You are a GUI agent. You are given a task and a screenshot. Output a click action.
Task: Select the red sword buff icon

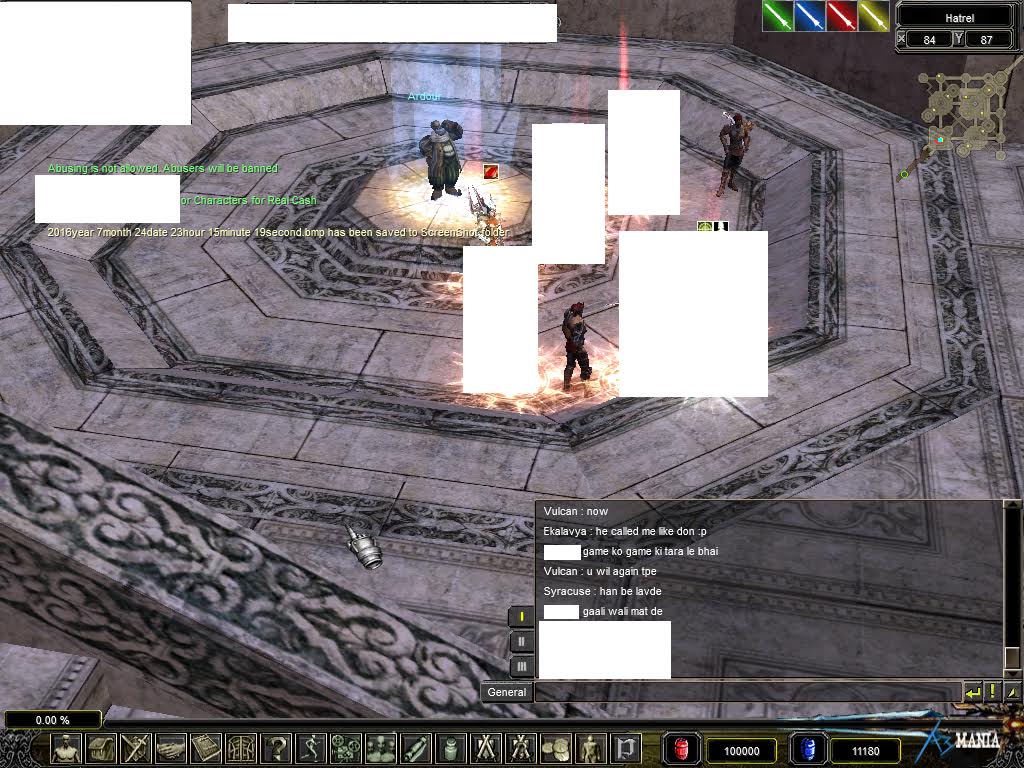[x=841, y=15]
